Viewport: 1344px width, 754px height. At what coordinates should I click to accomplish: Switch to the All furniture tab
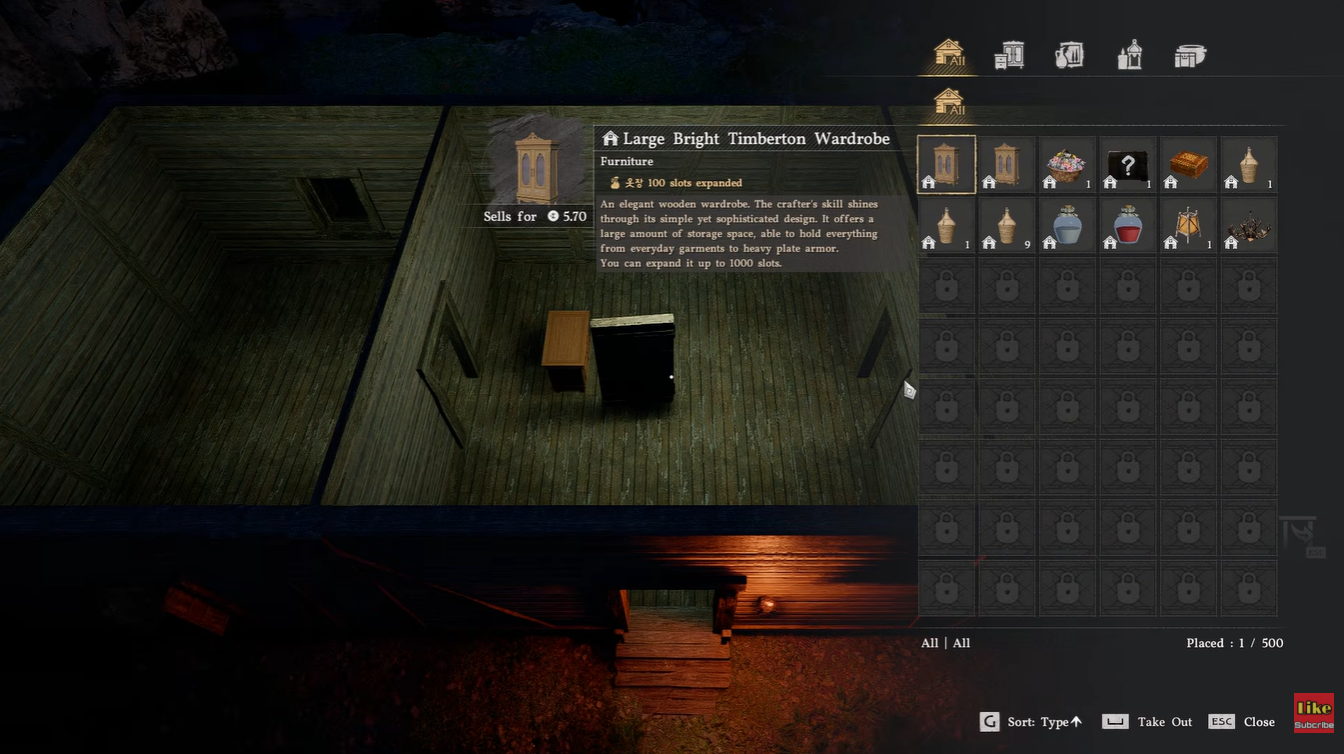coord(947,55)
